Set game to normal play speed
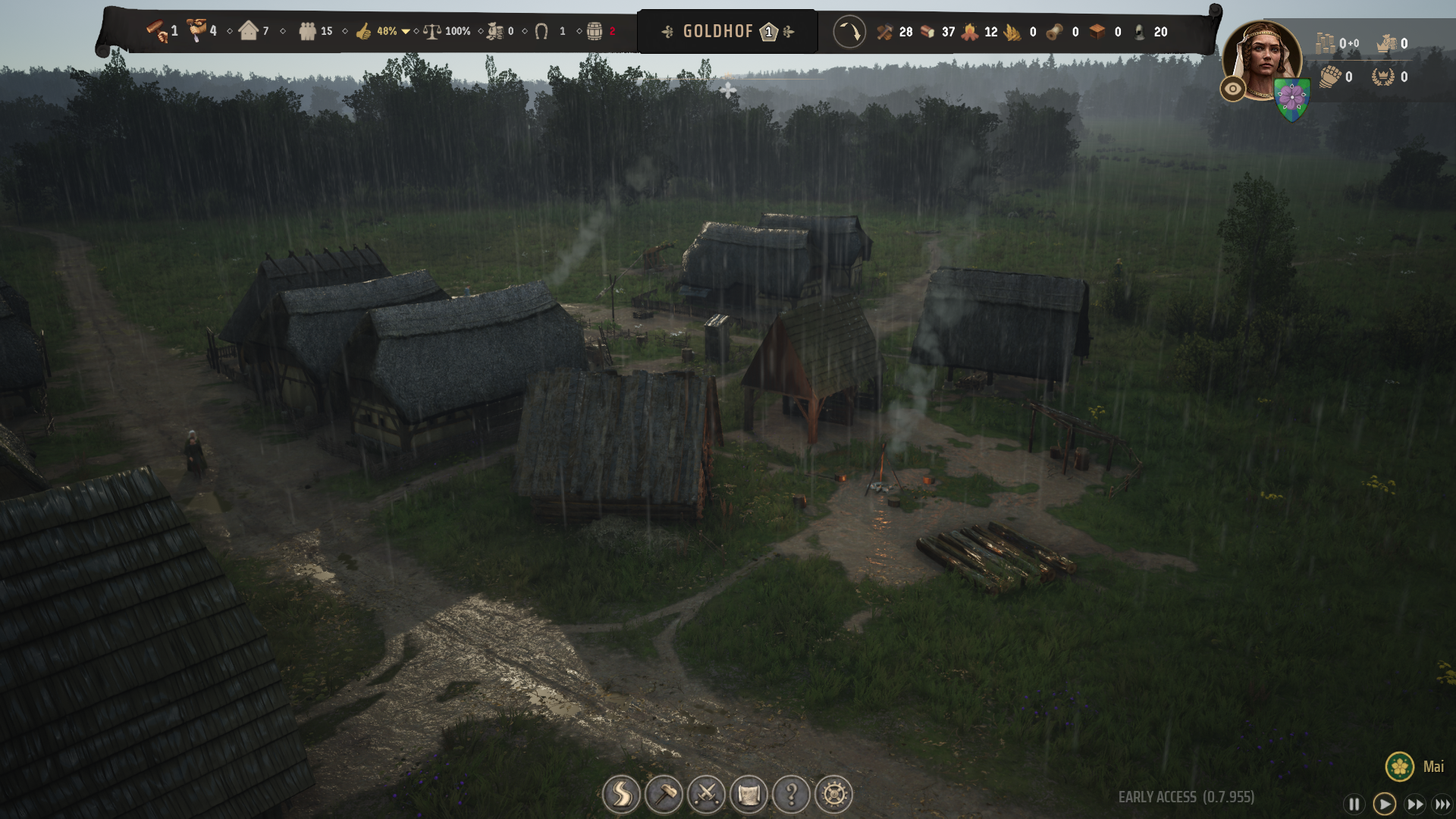 [1384, 804]
